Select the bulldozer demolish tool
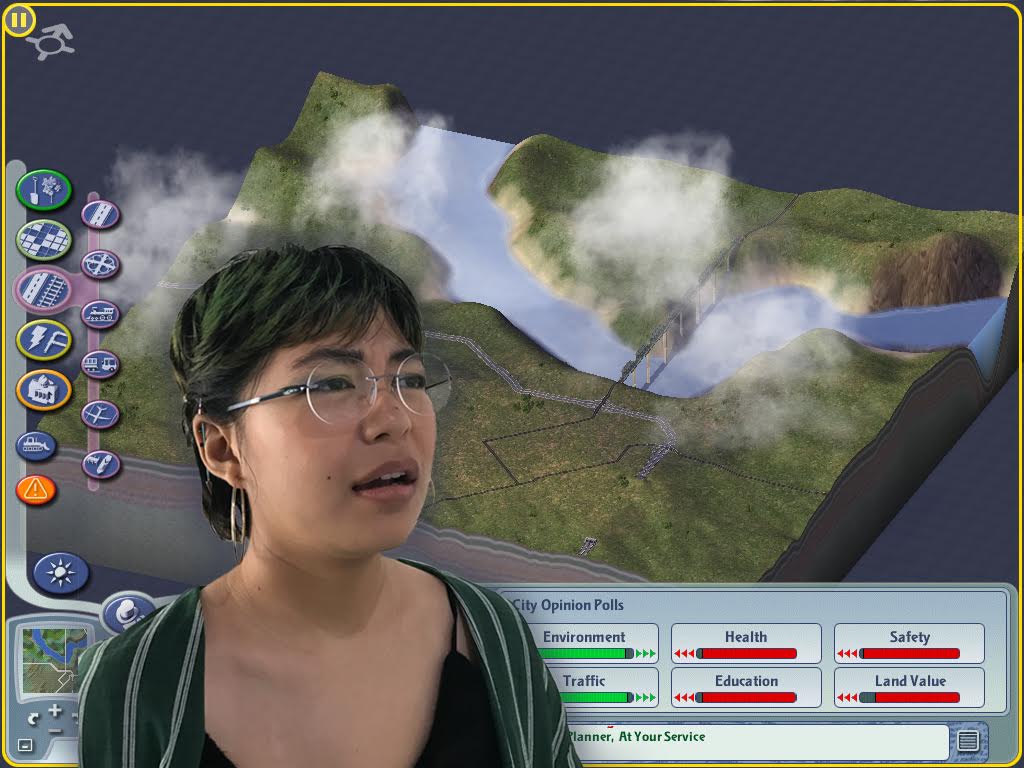Screen dimensions: 1024x768 click(36, 445)
